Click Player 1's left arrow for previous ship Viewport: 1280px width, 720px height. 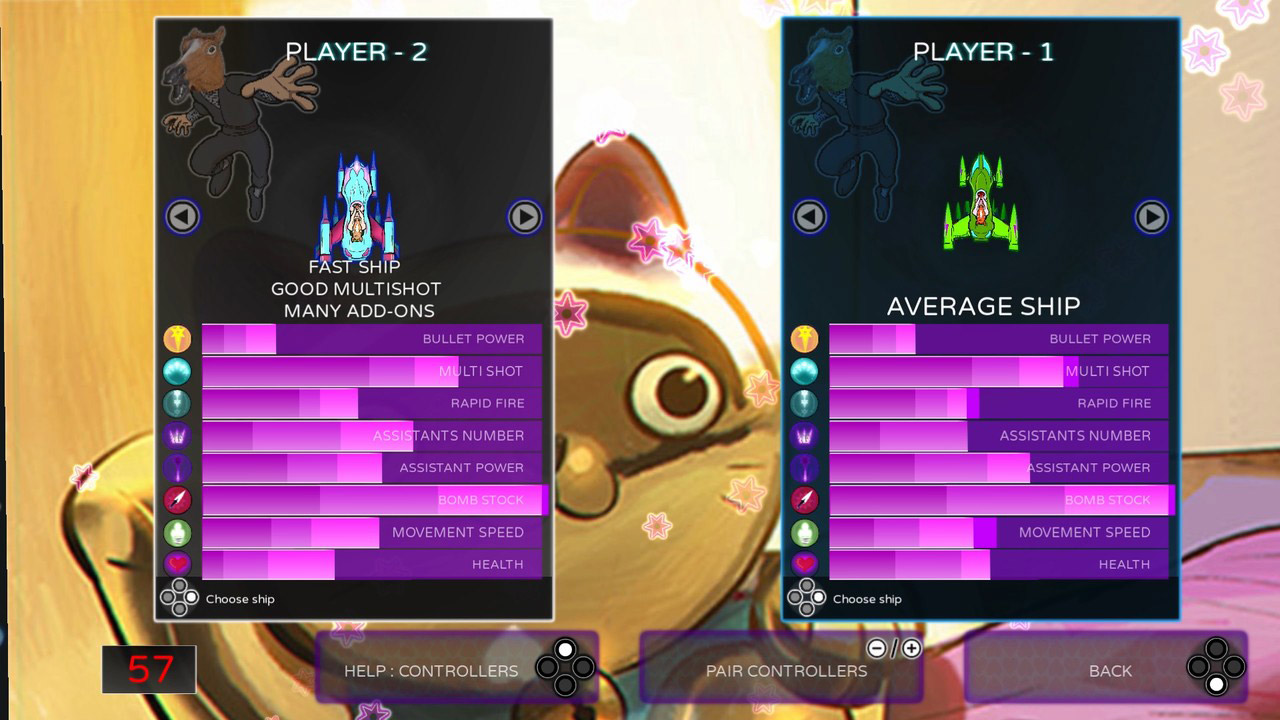(x=808, y=217)
